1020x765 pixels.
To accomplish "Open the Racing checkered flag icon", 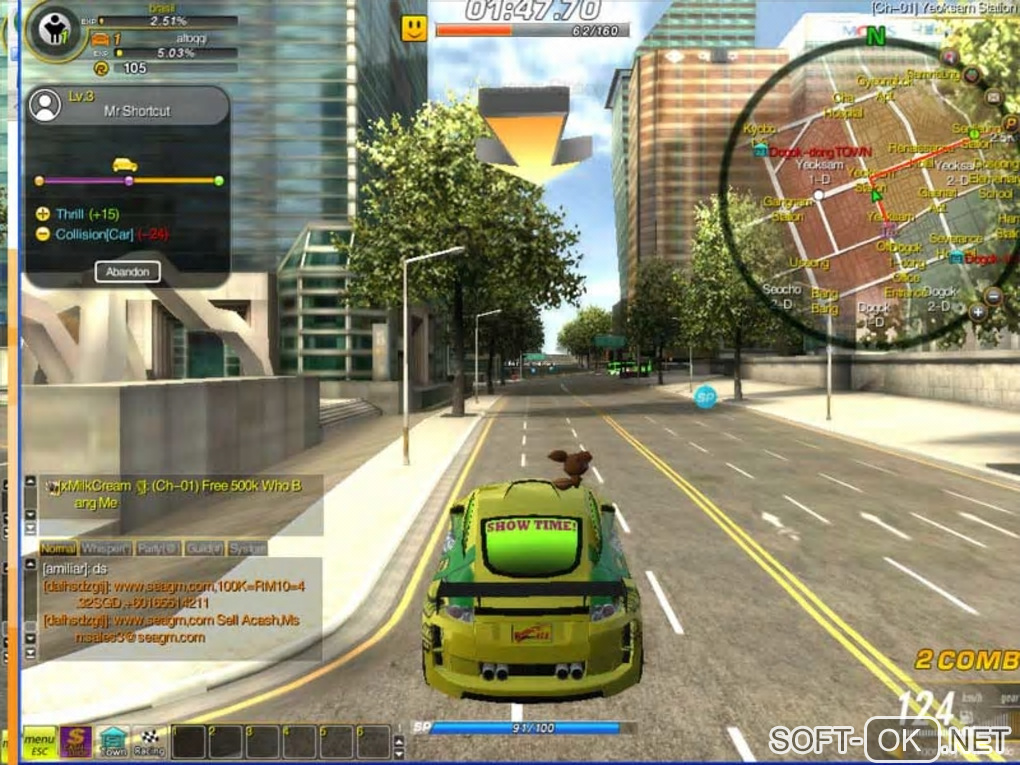I will click(150, 741).
